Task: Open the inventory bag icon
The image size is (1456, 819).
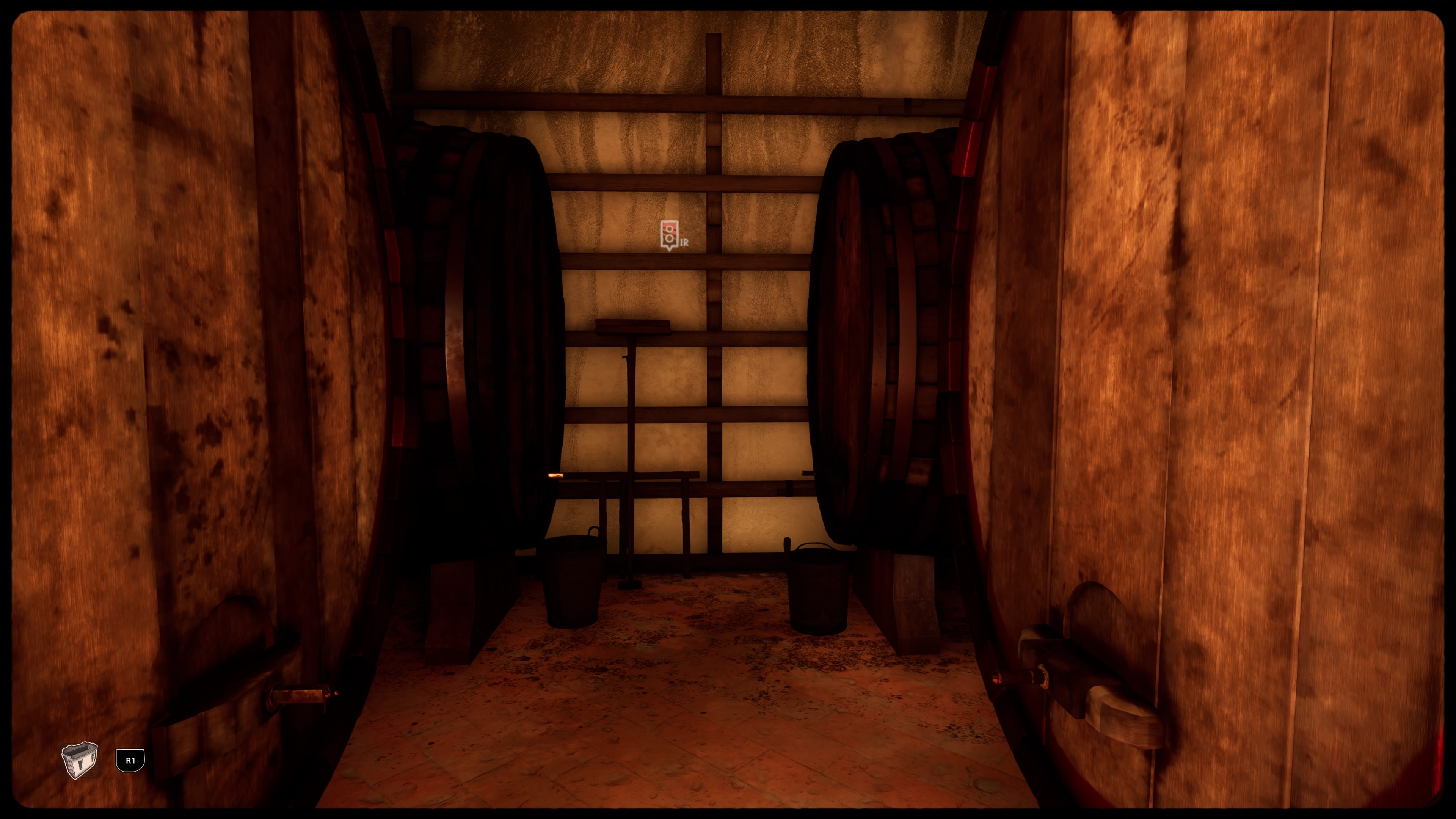Action: click(x=80, y=760)
